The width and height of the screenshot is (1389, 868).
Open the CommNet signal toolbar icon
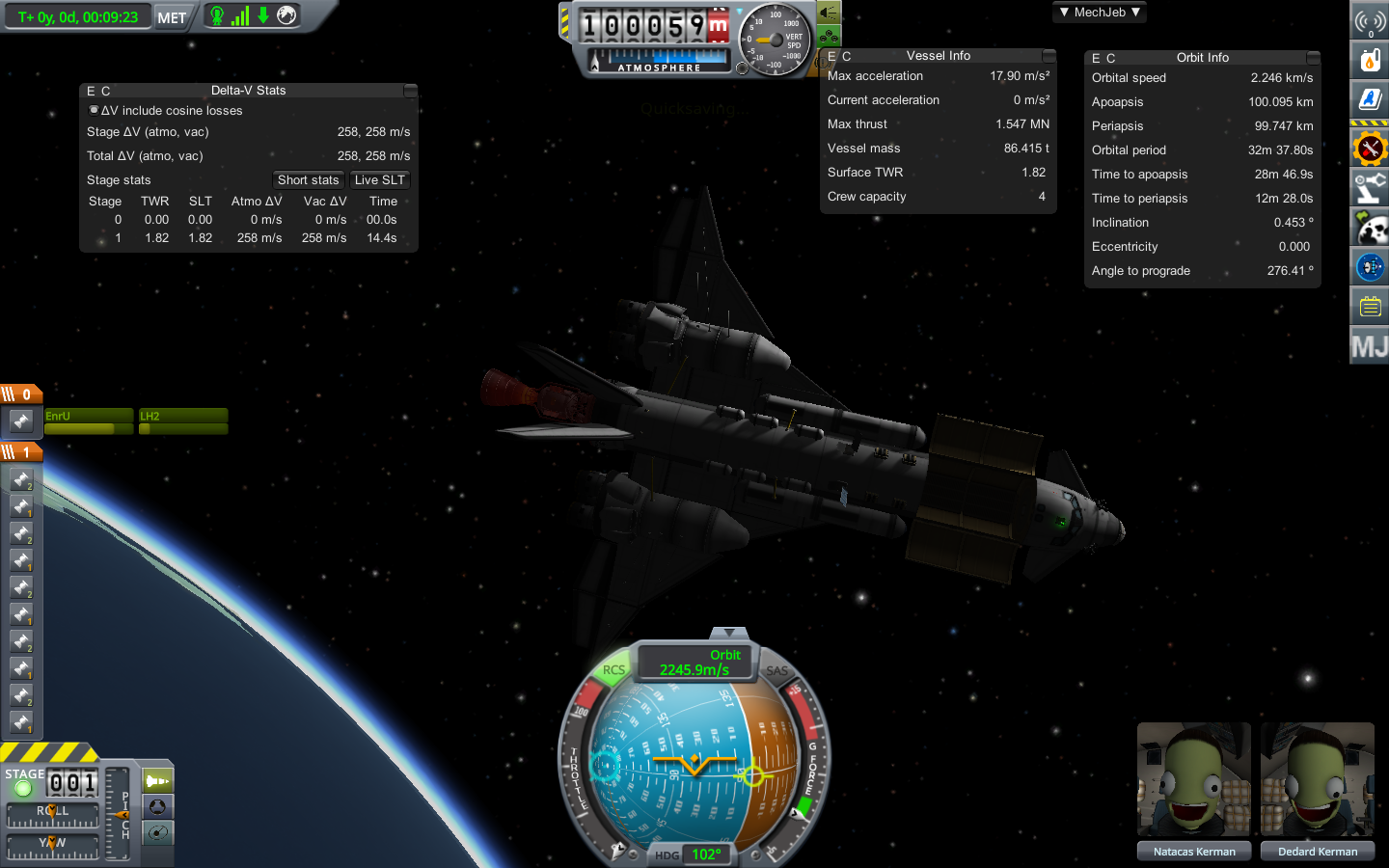click(1370, 20)
